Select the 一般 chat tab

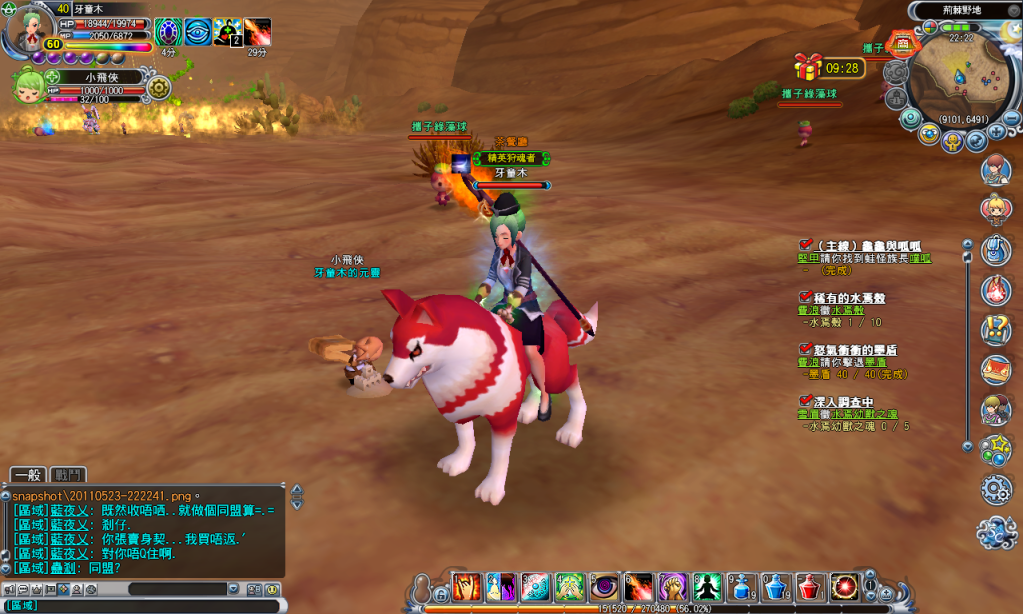coord(29,475)
